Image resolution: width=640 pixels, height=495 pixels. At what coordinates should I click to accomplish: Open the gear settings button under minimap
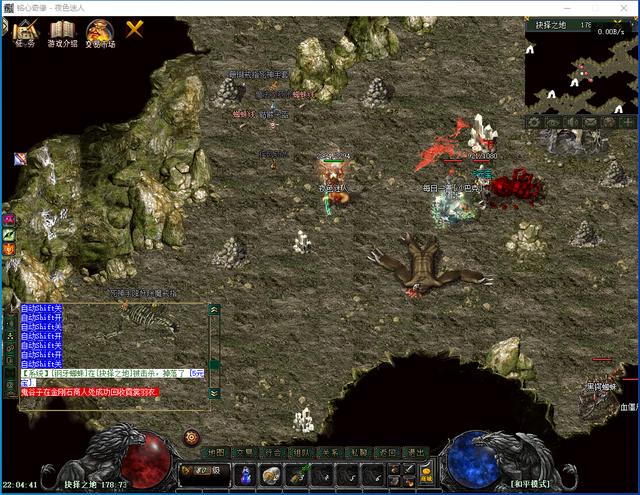tap(534, 122)
